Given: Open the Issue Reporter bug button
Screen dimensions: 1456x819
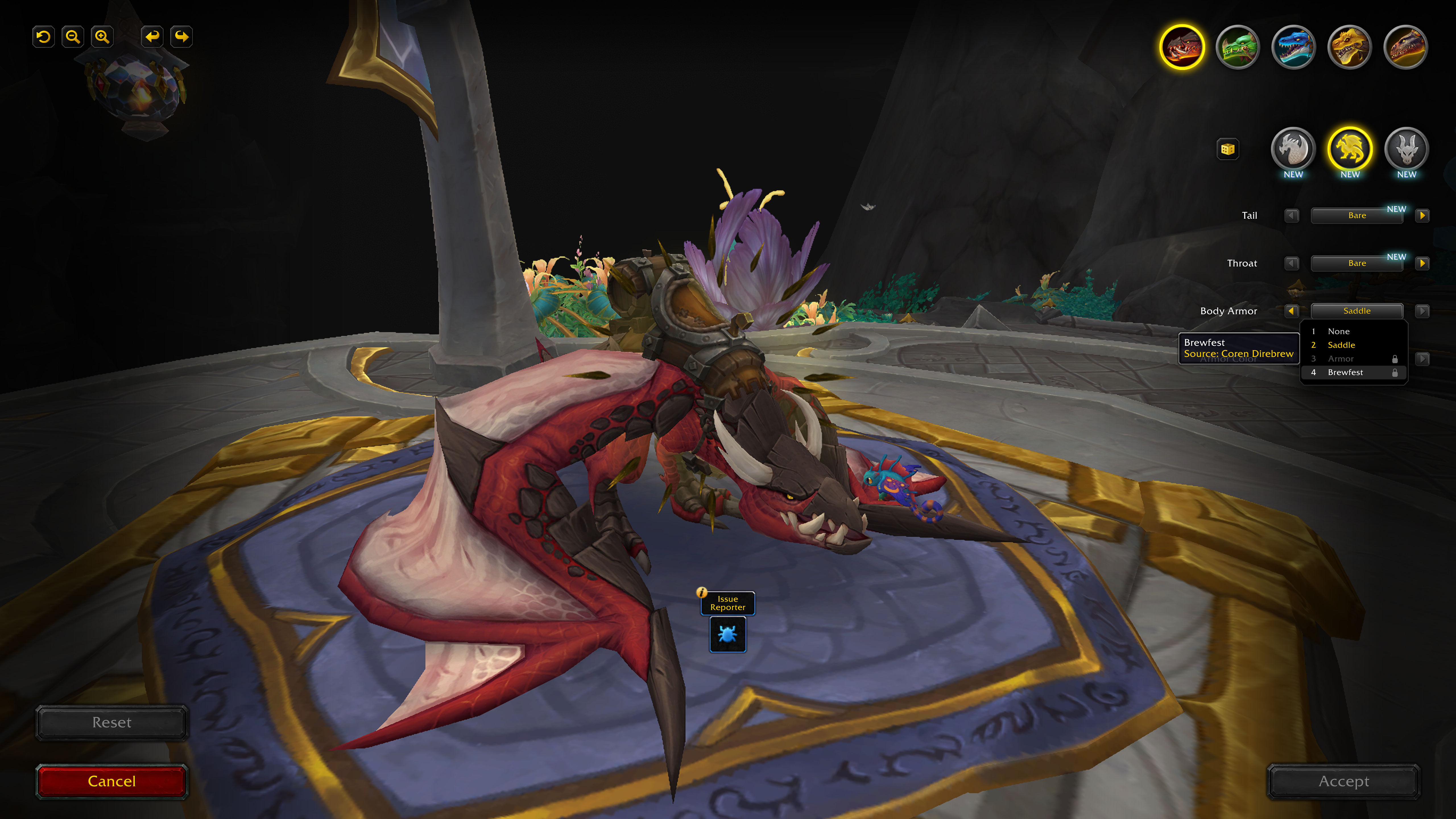Looking at the screenshot, I should click(727, 634).
